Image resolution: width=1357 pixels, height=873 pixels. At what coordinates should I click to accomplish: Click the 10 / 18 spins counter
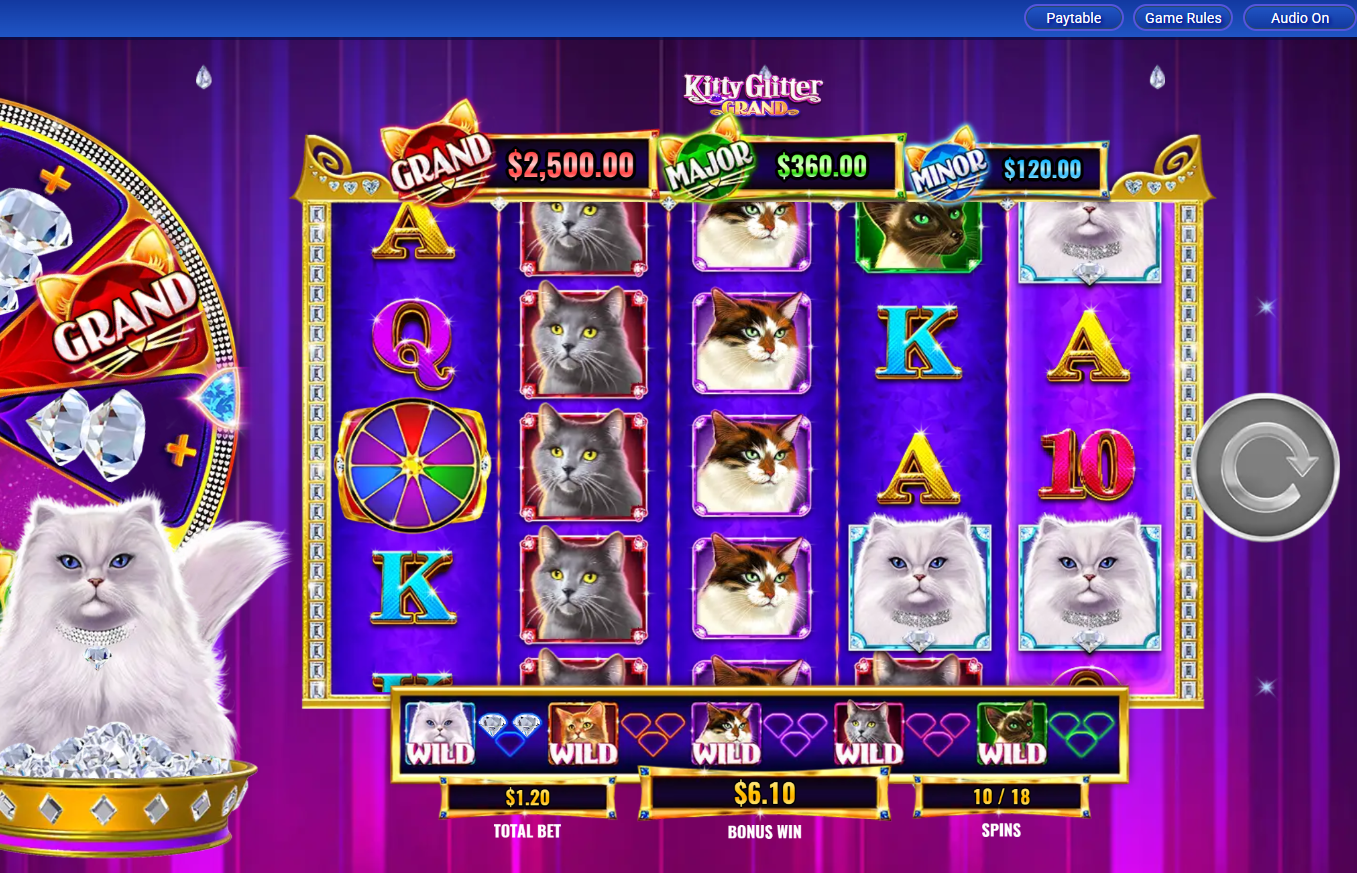click(x=1000, y=796)
